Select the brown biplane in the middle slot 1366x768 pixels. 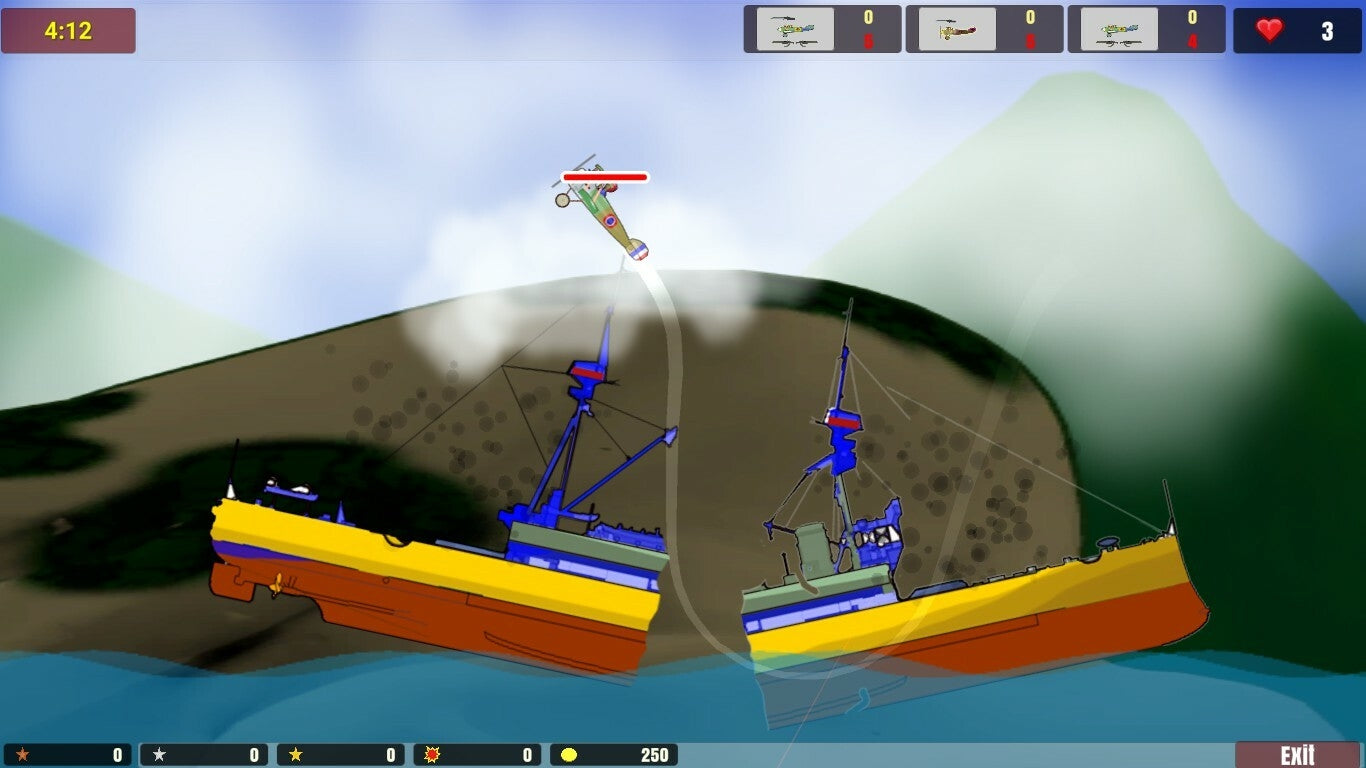(x=953, y=29)
